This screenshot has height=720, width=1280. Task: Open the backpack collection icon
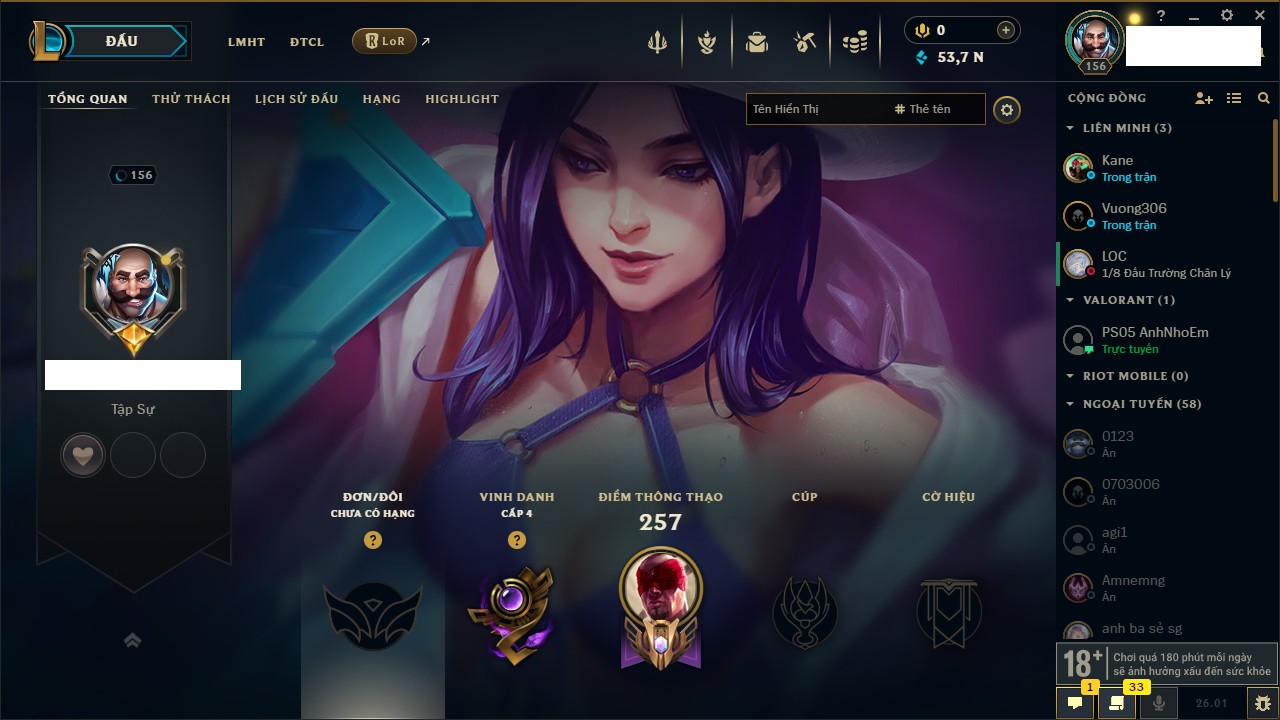pos(757,42)
